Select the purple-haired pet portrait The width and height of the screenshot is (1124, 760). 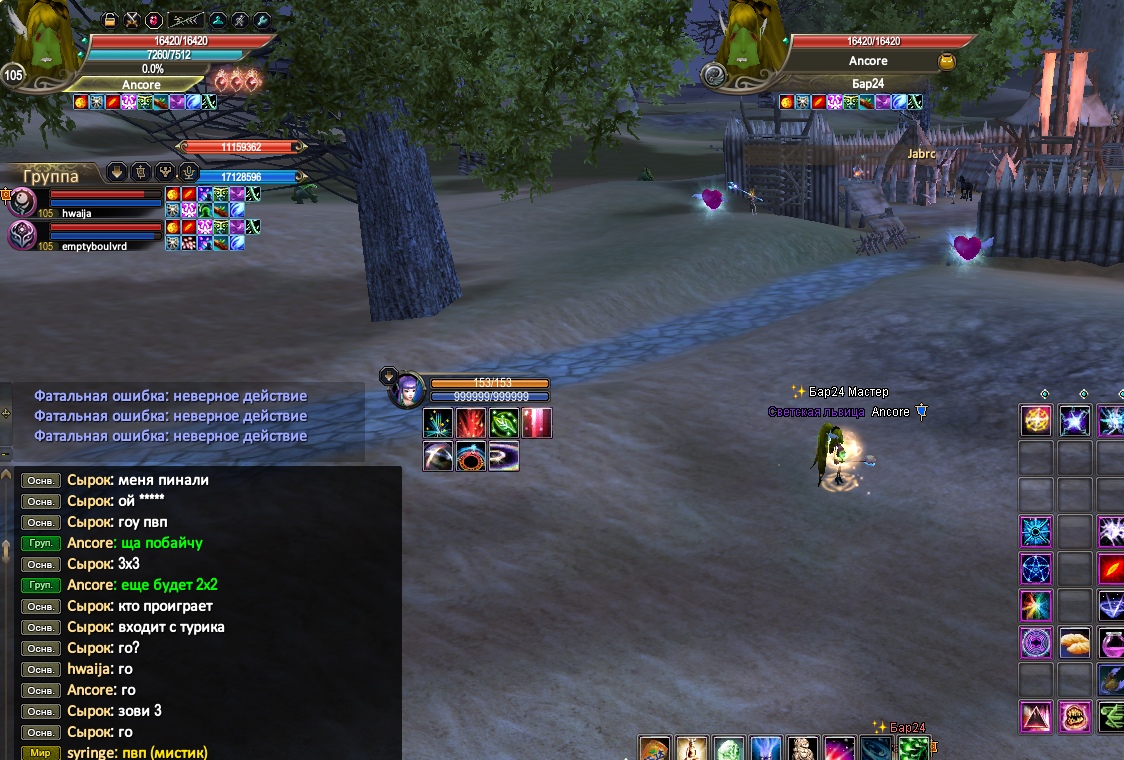[x=406, y=389]
